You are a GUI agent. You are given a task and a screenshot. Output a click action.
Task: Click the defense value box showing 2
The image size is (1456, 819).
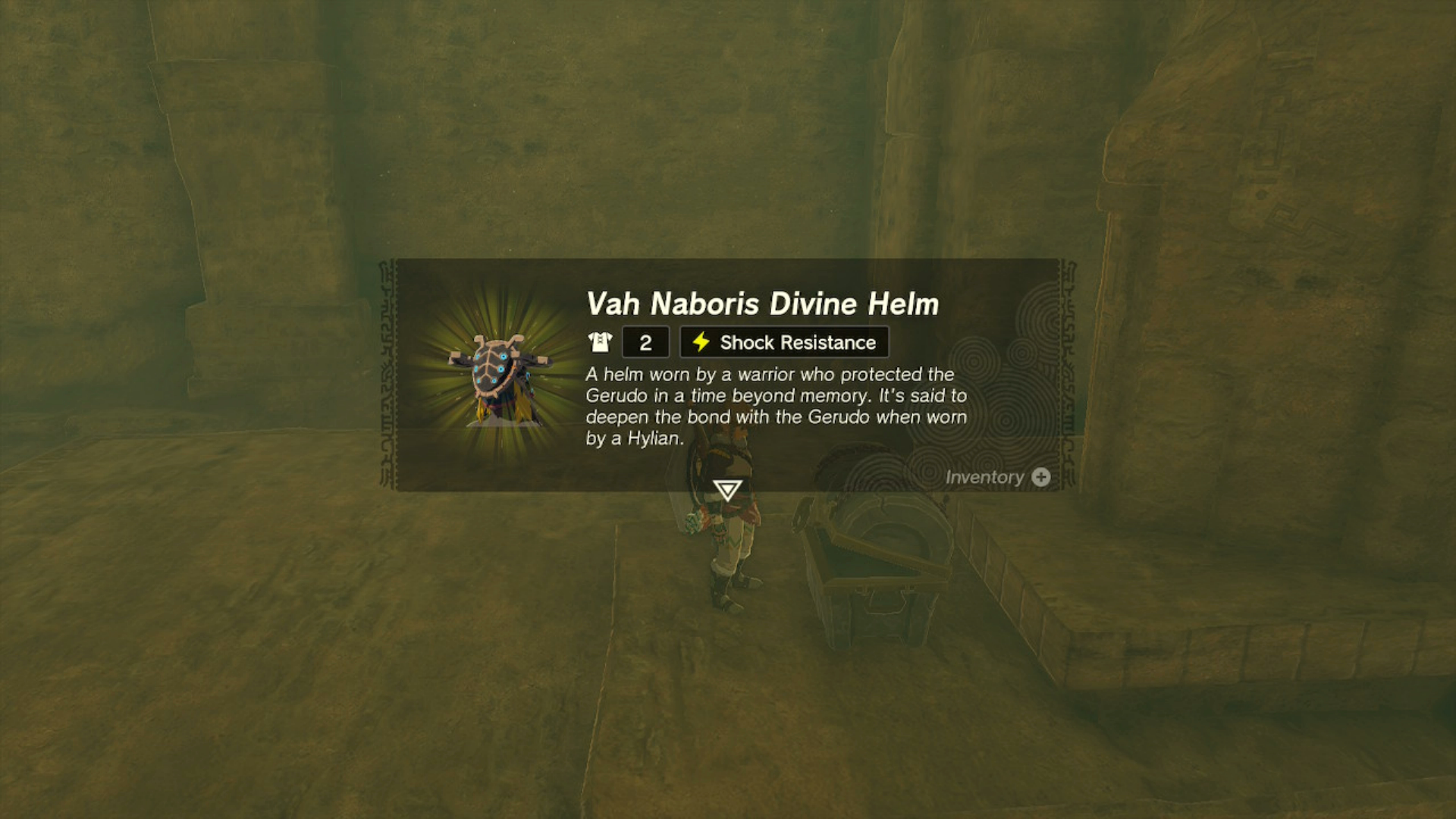pyautogui.click(x=645, y=342)
